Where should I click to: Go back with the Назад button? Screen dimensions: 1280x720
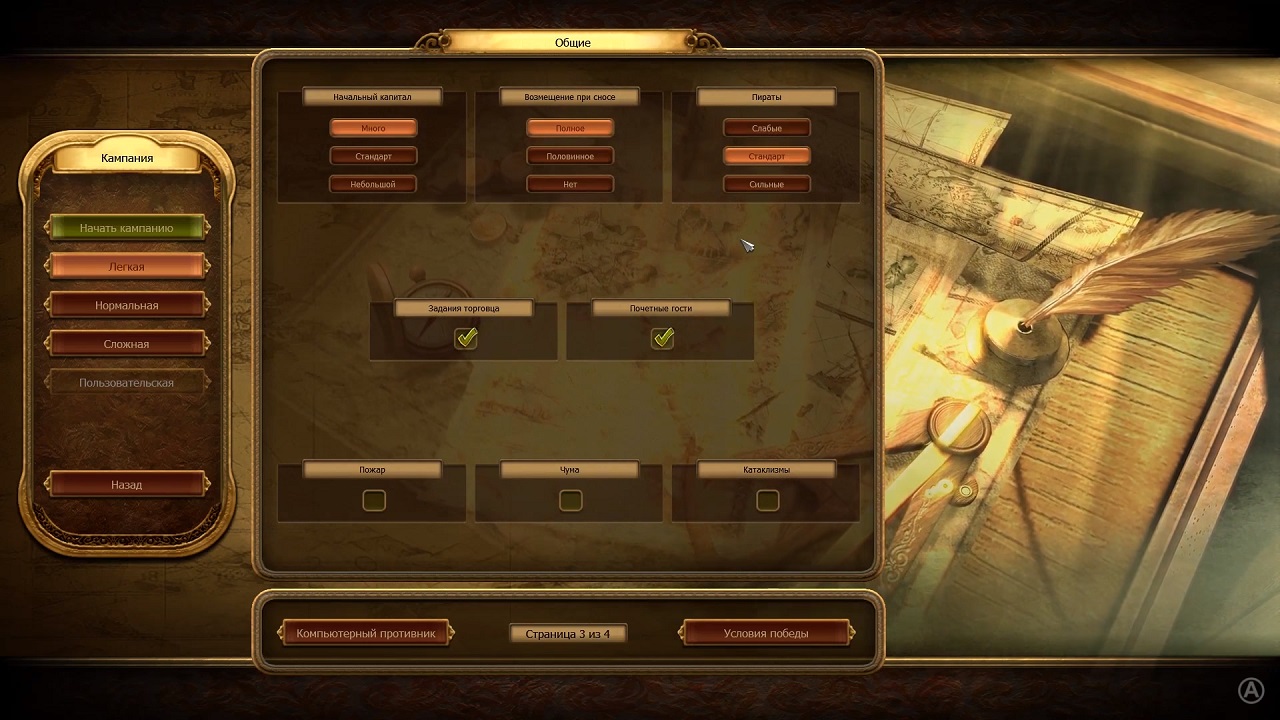point(126,484)
